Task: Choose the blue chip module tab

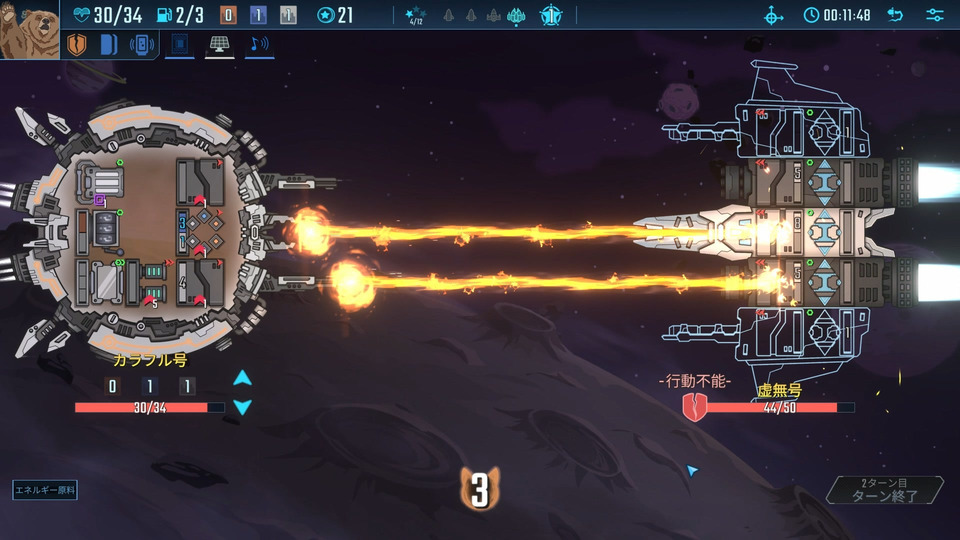Action: click(180, 45)
